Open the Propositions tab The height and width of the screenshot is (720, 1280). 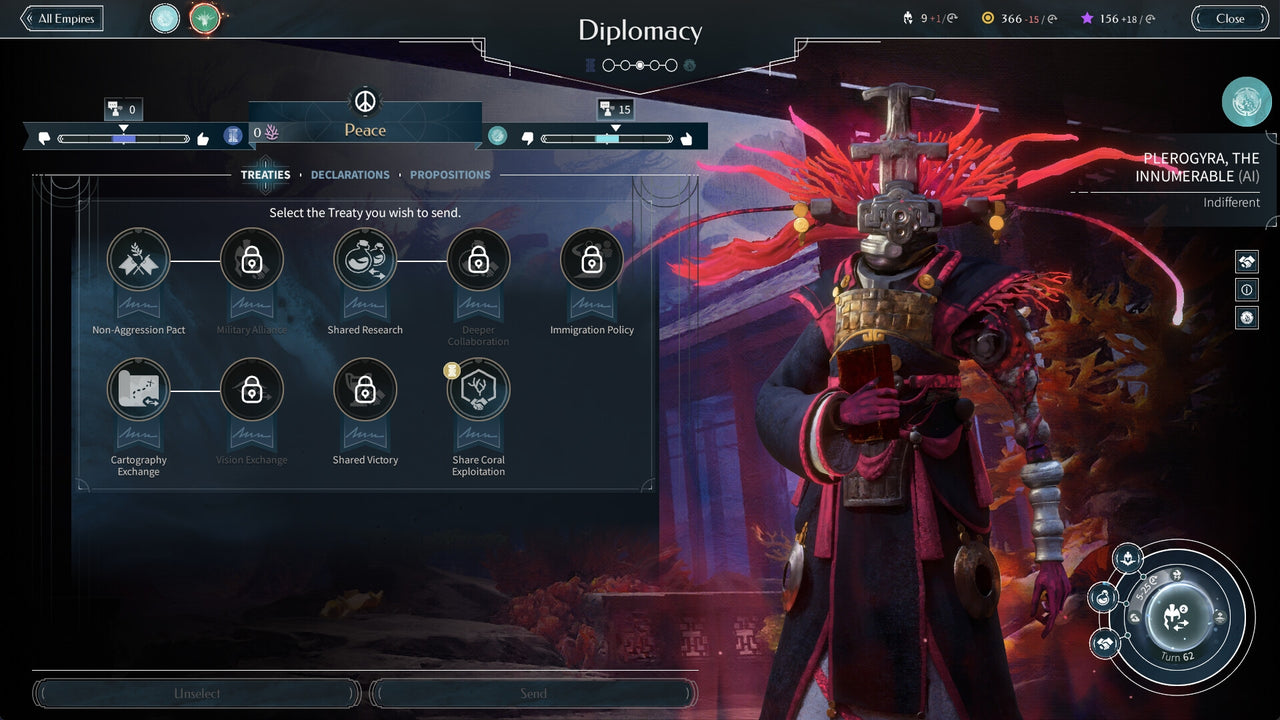click(450, 174)
